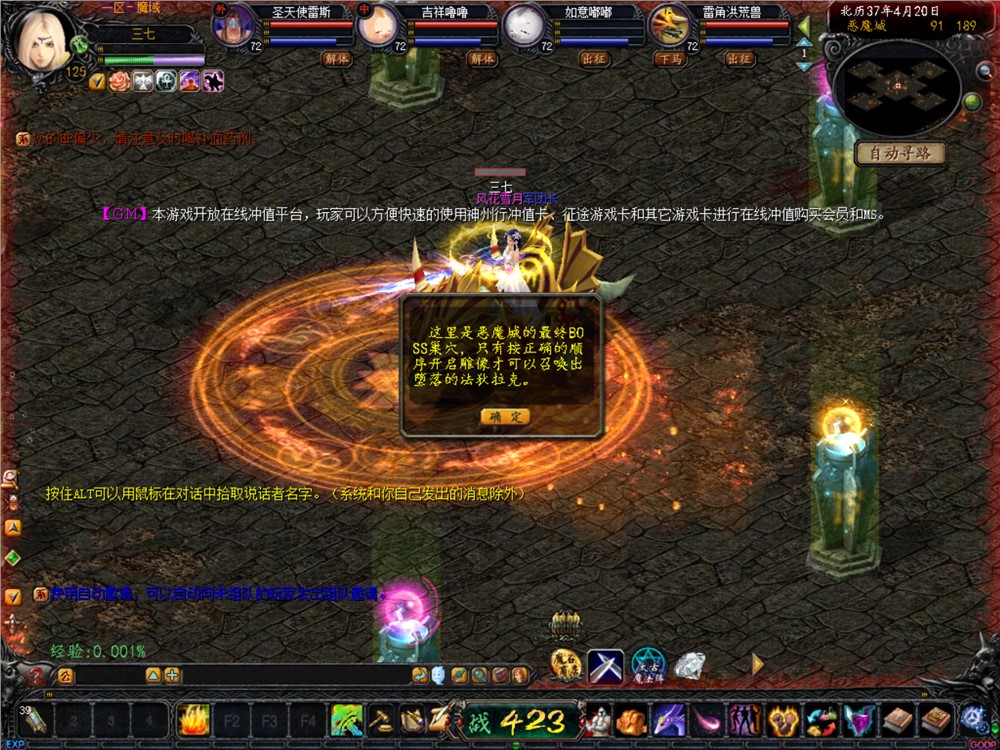Open the gear settings icon in the corner

pos(972,718)
